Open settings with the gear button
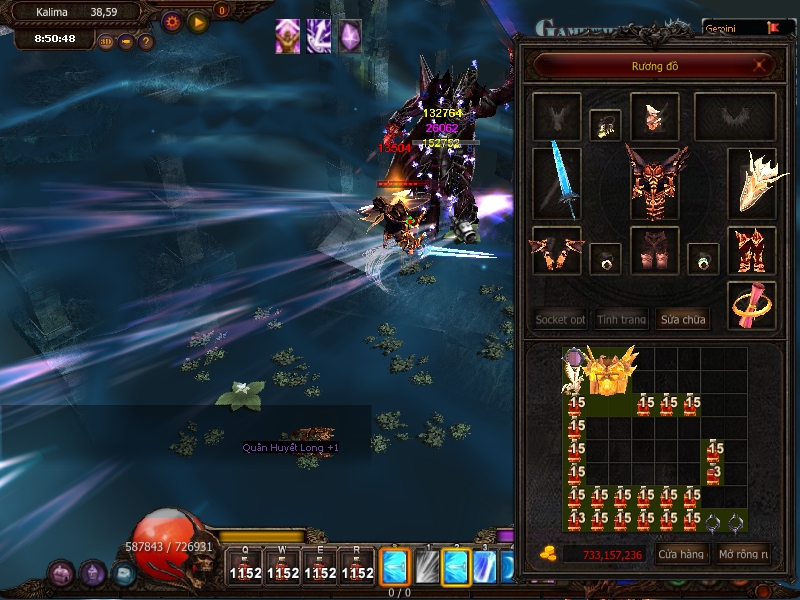The image size is (800, 600). [x=172, y=20]
